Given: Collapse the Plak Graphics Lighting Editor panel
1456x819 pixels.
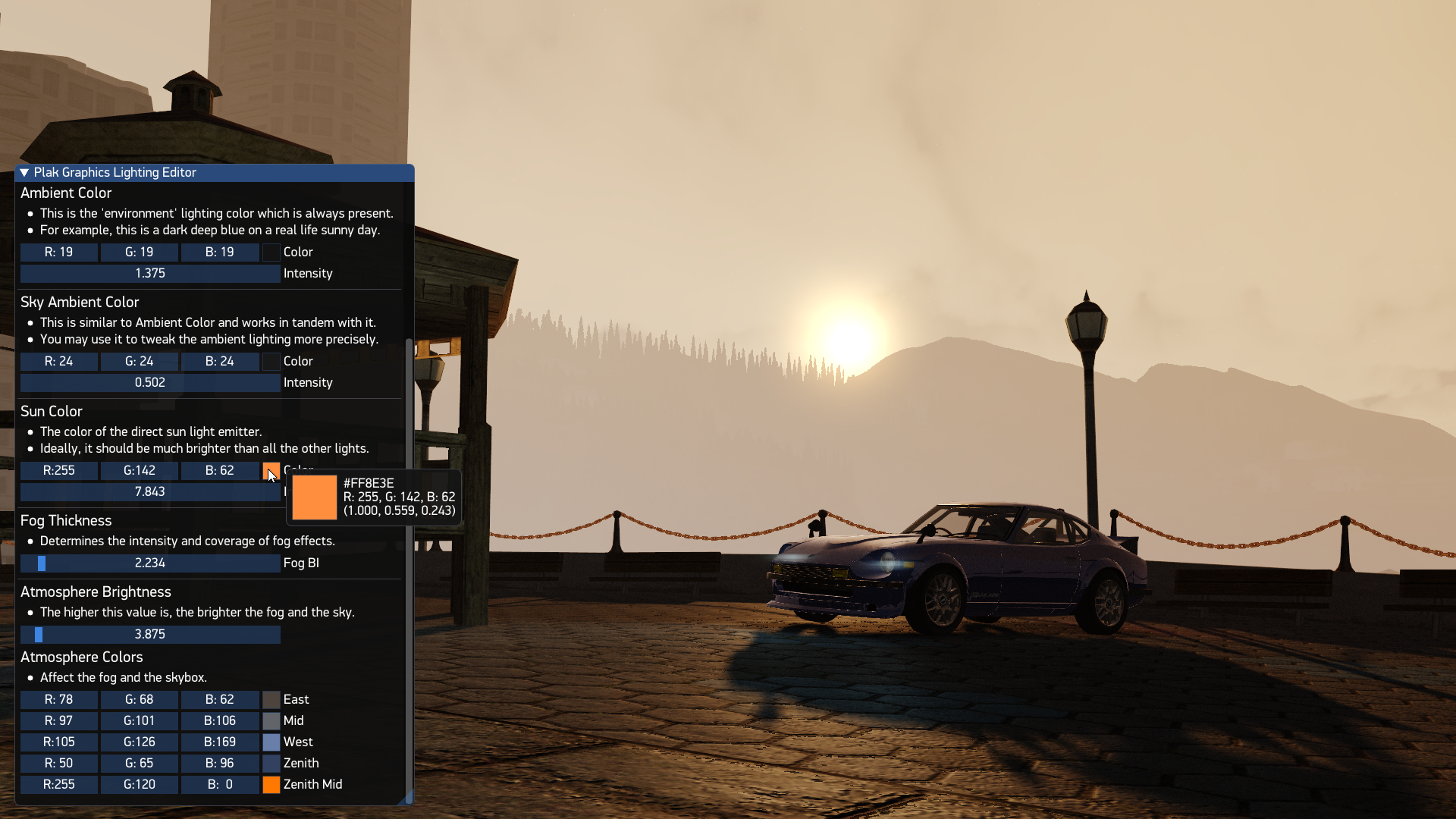Looking at the screenshot, I should click(24, 173).
